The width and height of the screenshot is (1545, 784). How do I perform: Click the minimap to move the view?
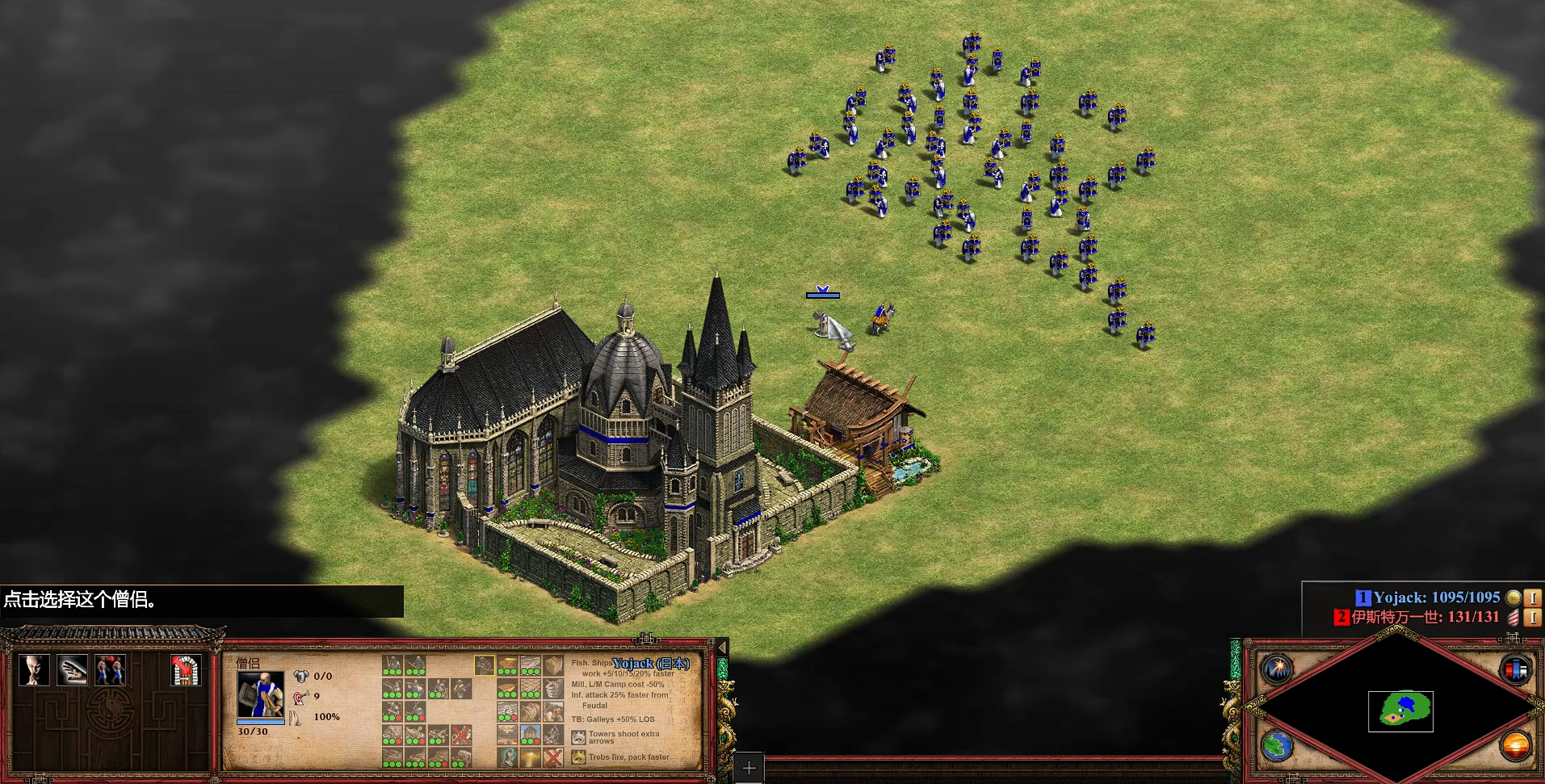1400,711
